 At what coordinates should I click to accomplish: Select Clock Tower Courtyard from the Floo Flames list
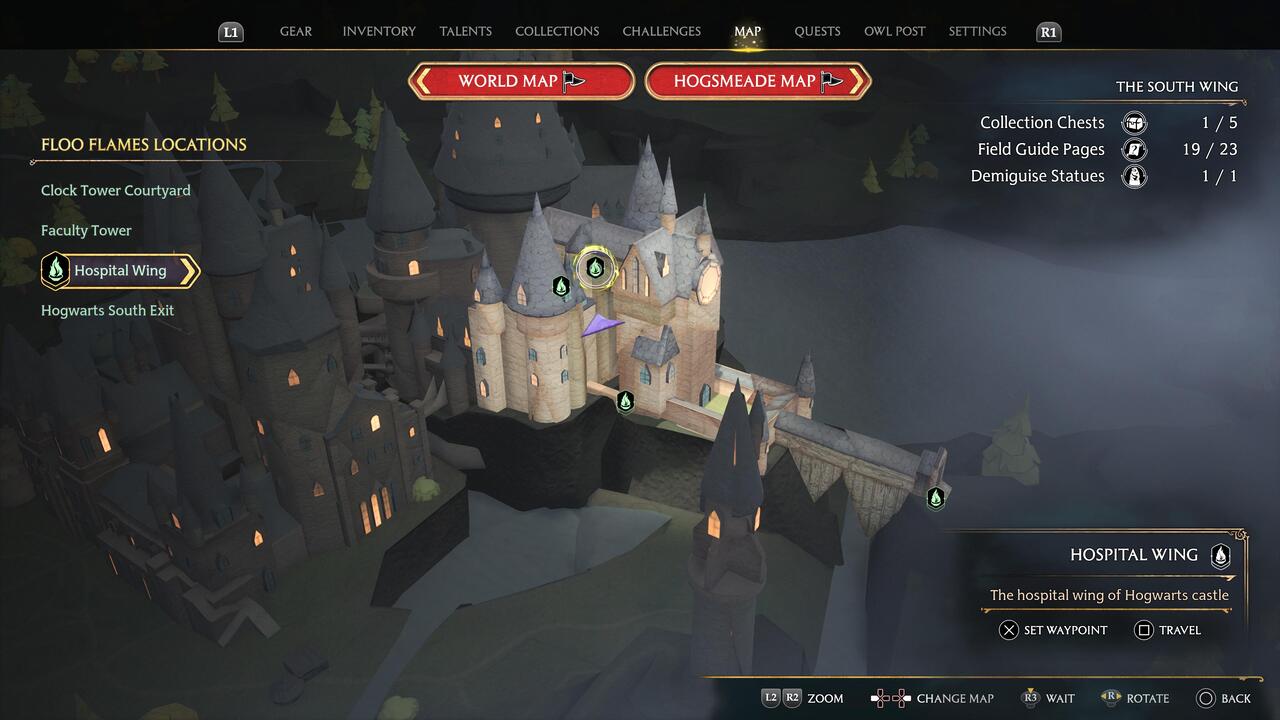pyautogui.click(x=115, y=190)
